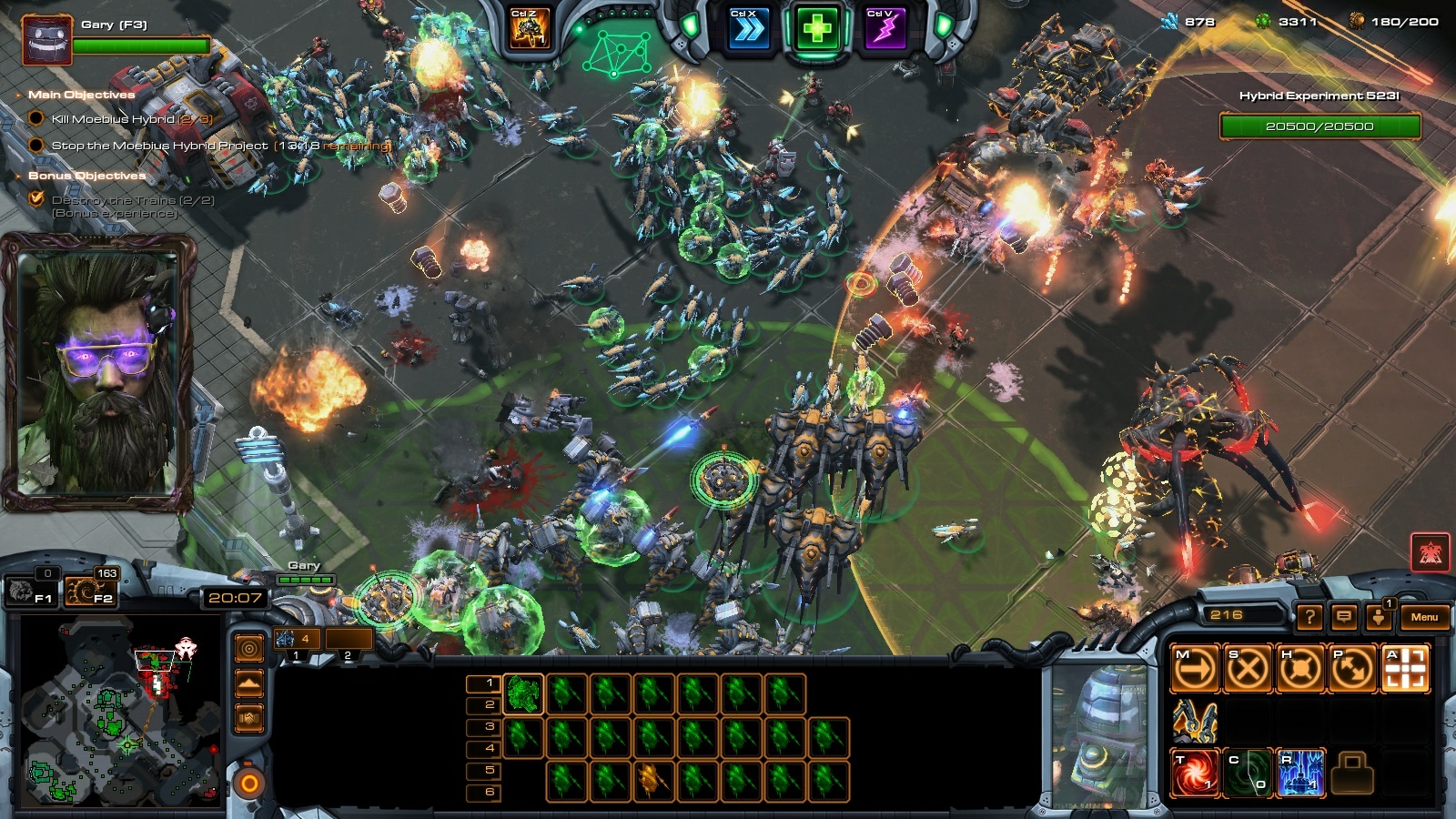Screen dimensions: 1456x819
Task: Click the Move command button
Action: (x=1195, y=670)
